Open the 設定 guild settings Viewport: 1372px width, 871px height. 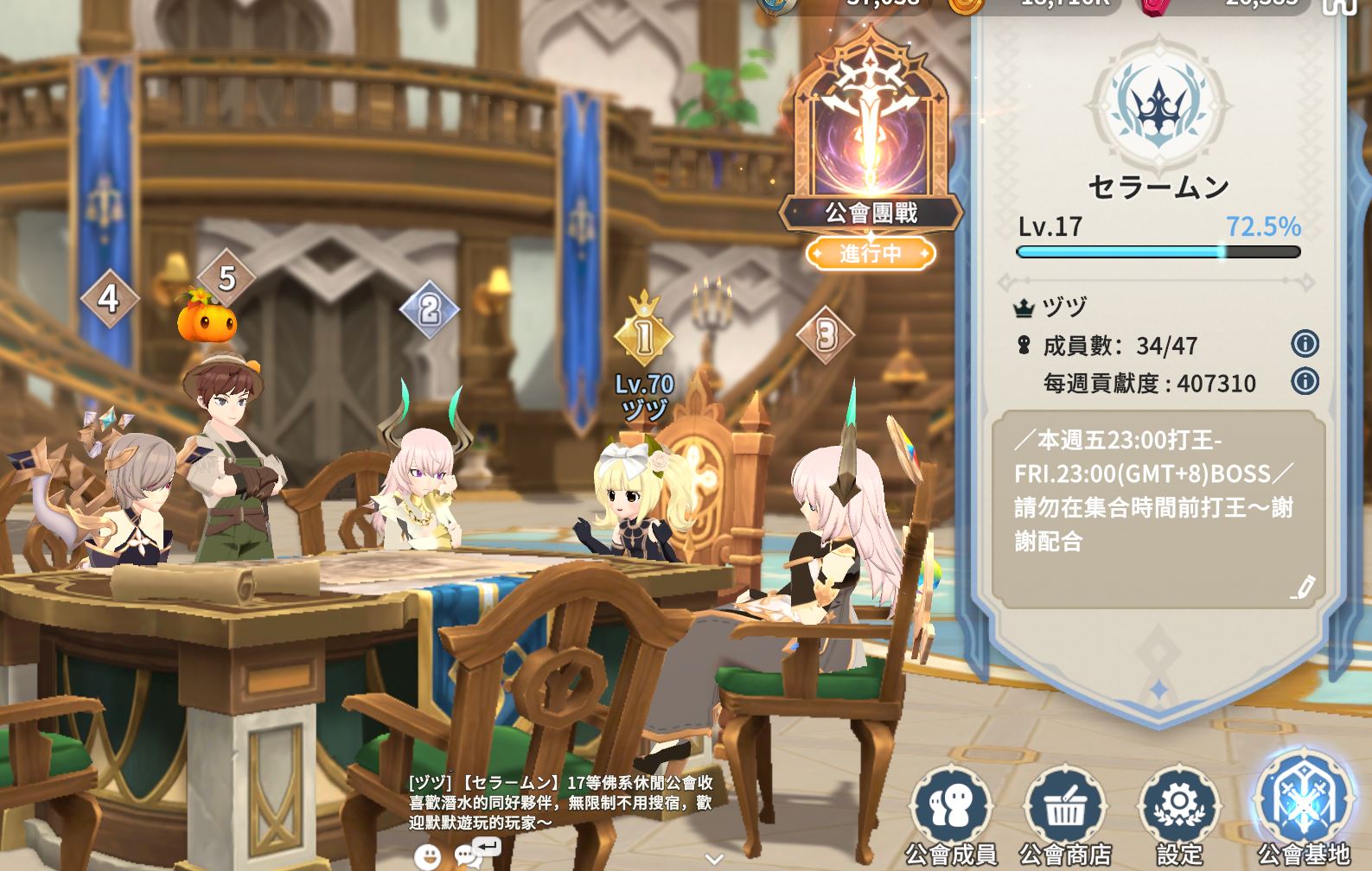(x=1178, y=811)
